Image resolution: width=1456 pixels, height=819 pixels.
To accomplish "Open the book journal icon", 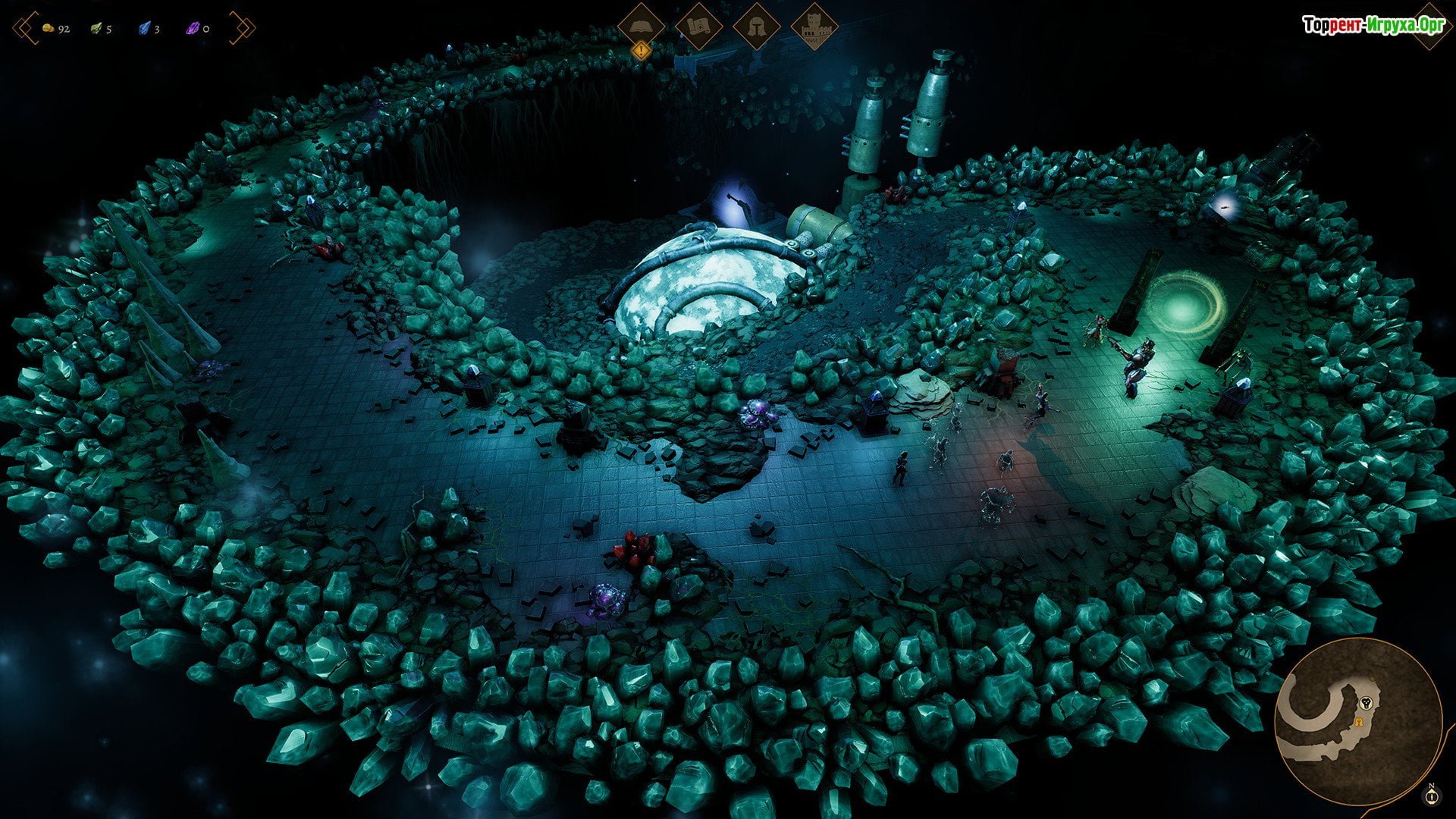I will 642,27.
